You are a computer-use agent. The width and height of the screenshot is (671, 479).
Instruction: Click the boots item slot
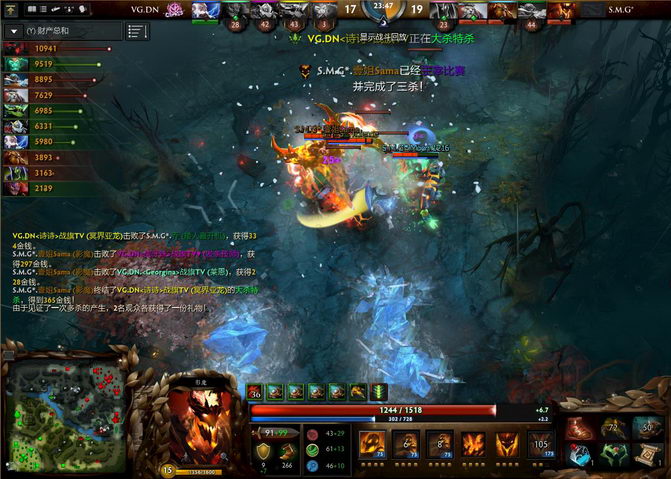[581, 428]
